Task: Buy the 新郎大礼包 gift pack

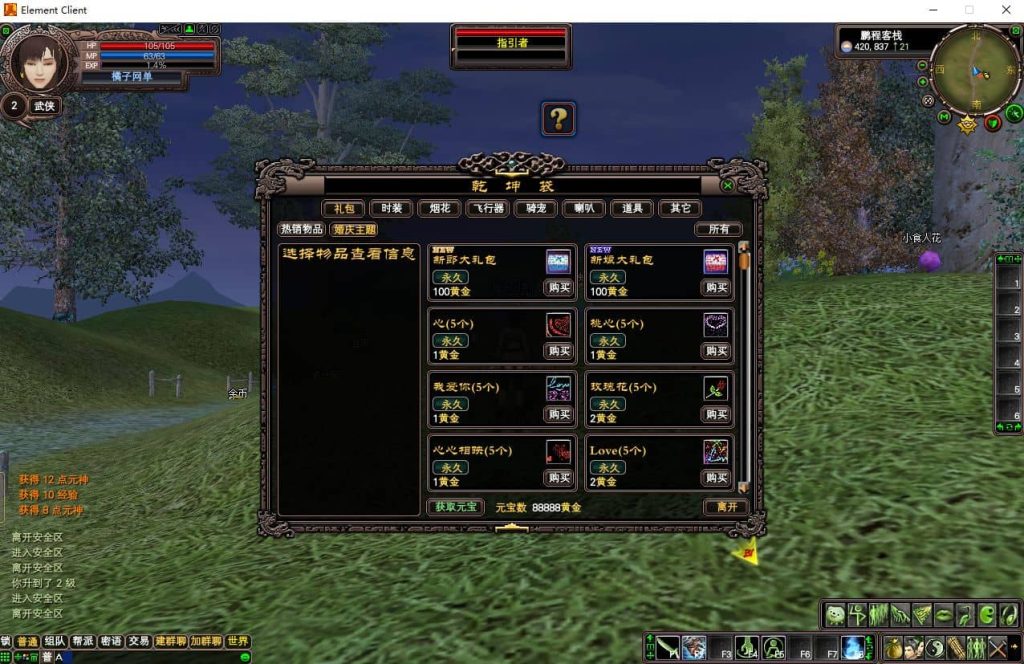Action: coord(558,288)
